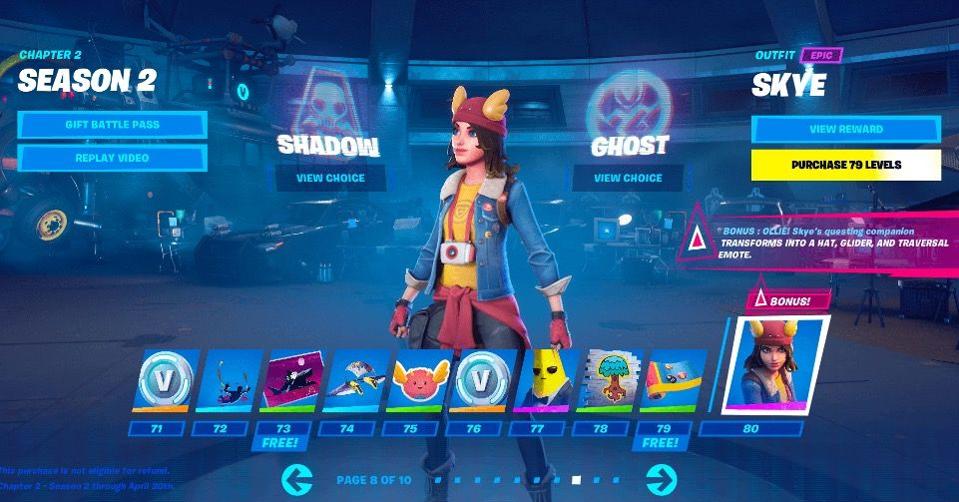Pick the level 75 winged creature reward
The width and height of the screenshot is (959, 502).
[x=421, y=380]
